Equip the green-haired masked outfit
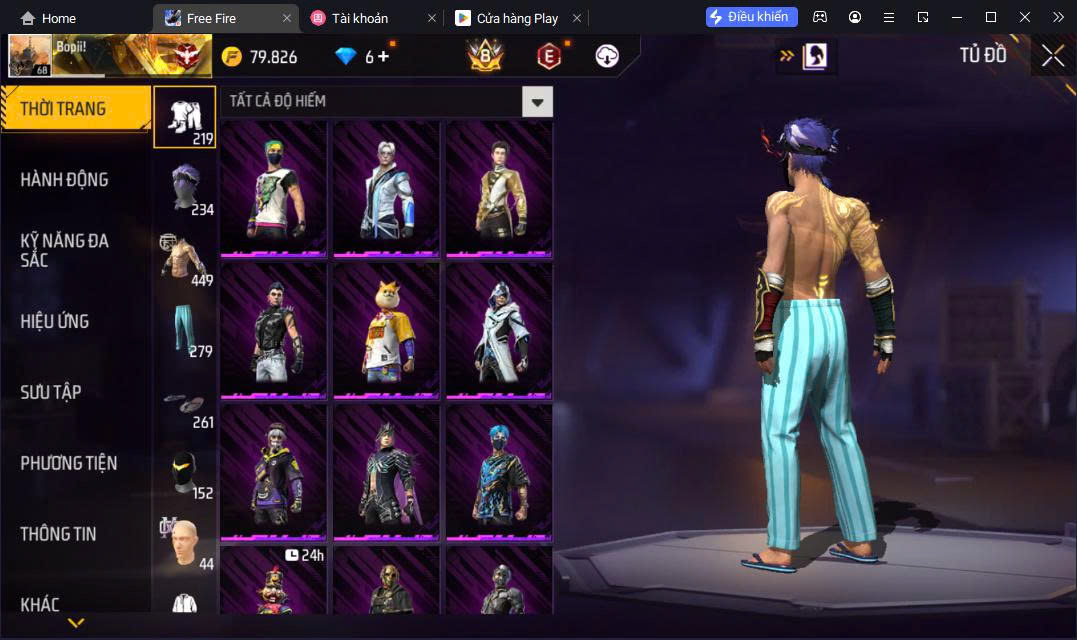 pyautogui.click(x=274, y=188)
